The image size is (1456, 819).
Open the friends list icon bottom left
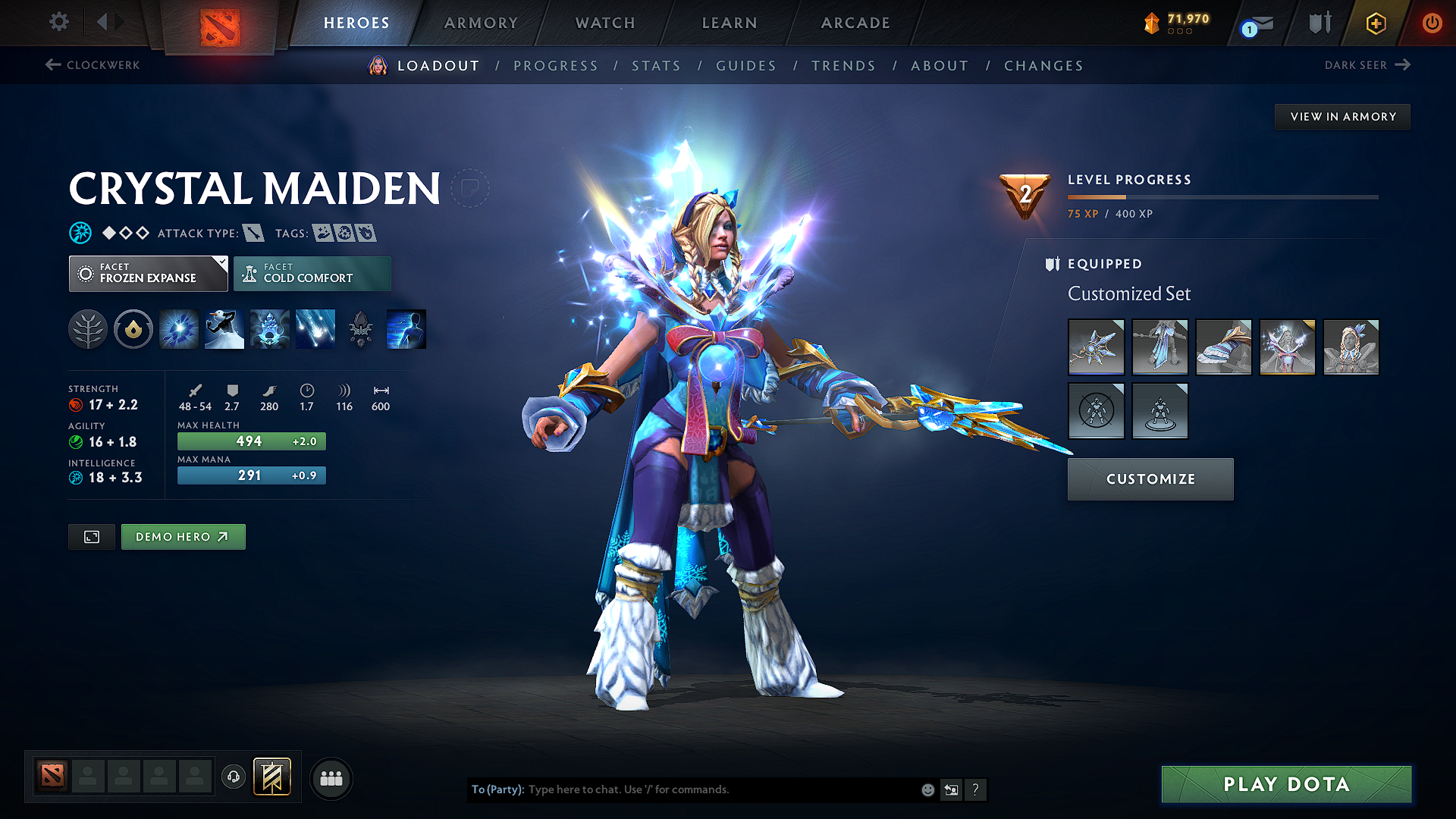tap(330, 778)
